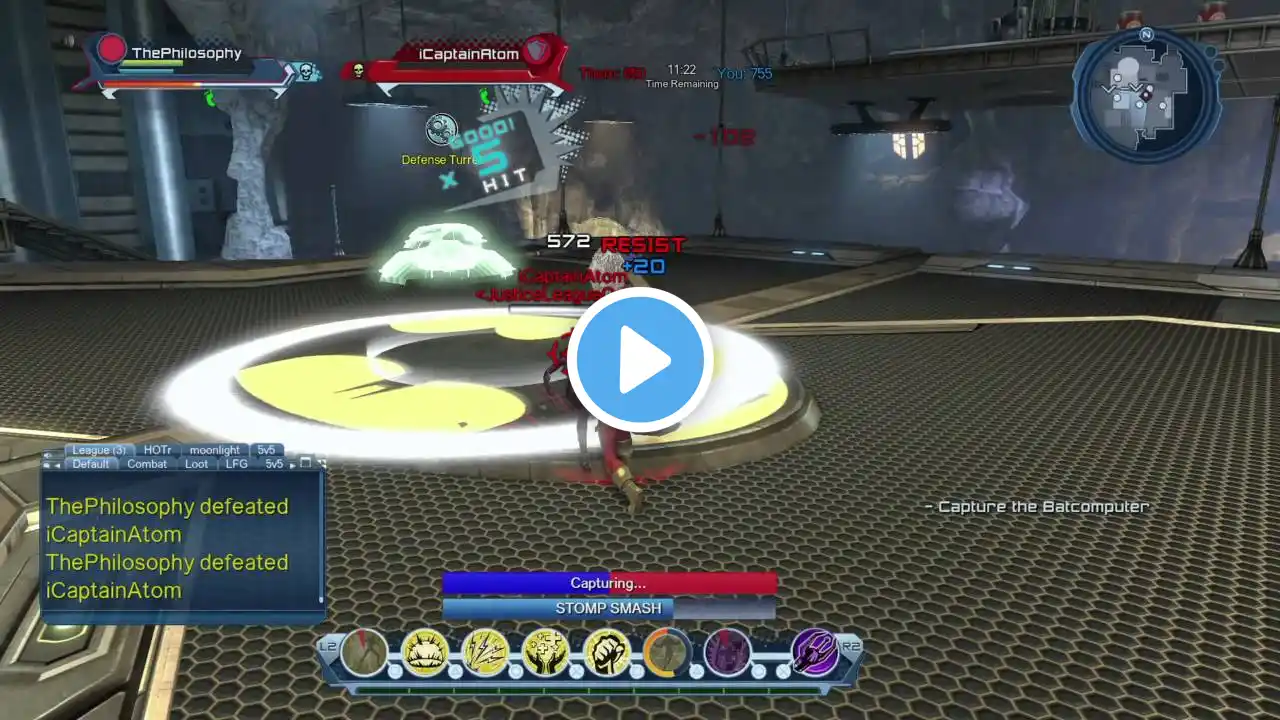Use the triple lightning bolts ability
This screenshot has height=720, width=1280.
point(486,653)
